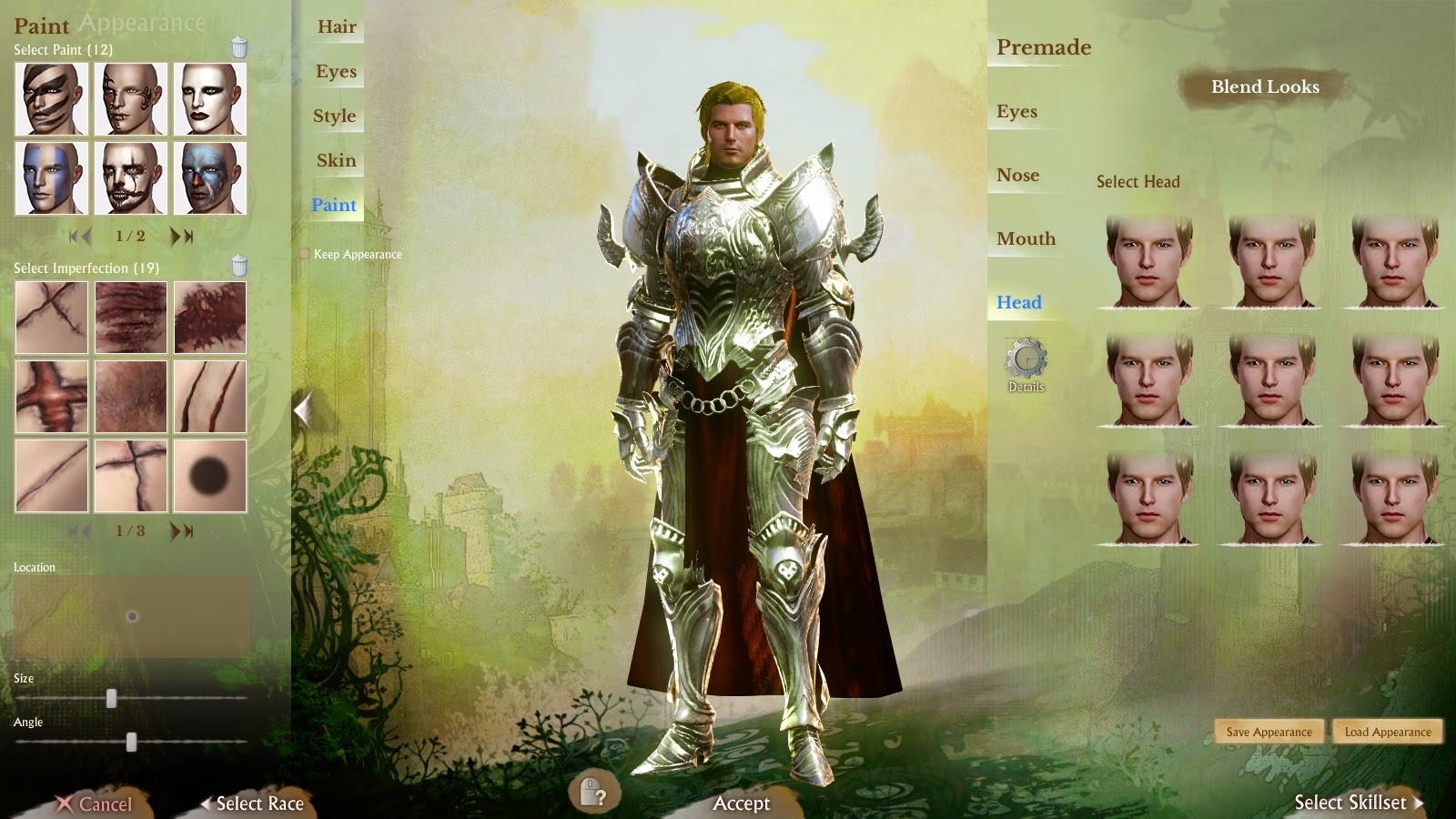Save Appearance to file
The image size is (1456, 819).
coord(1269,732)
